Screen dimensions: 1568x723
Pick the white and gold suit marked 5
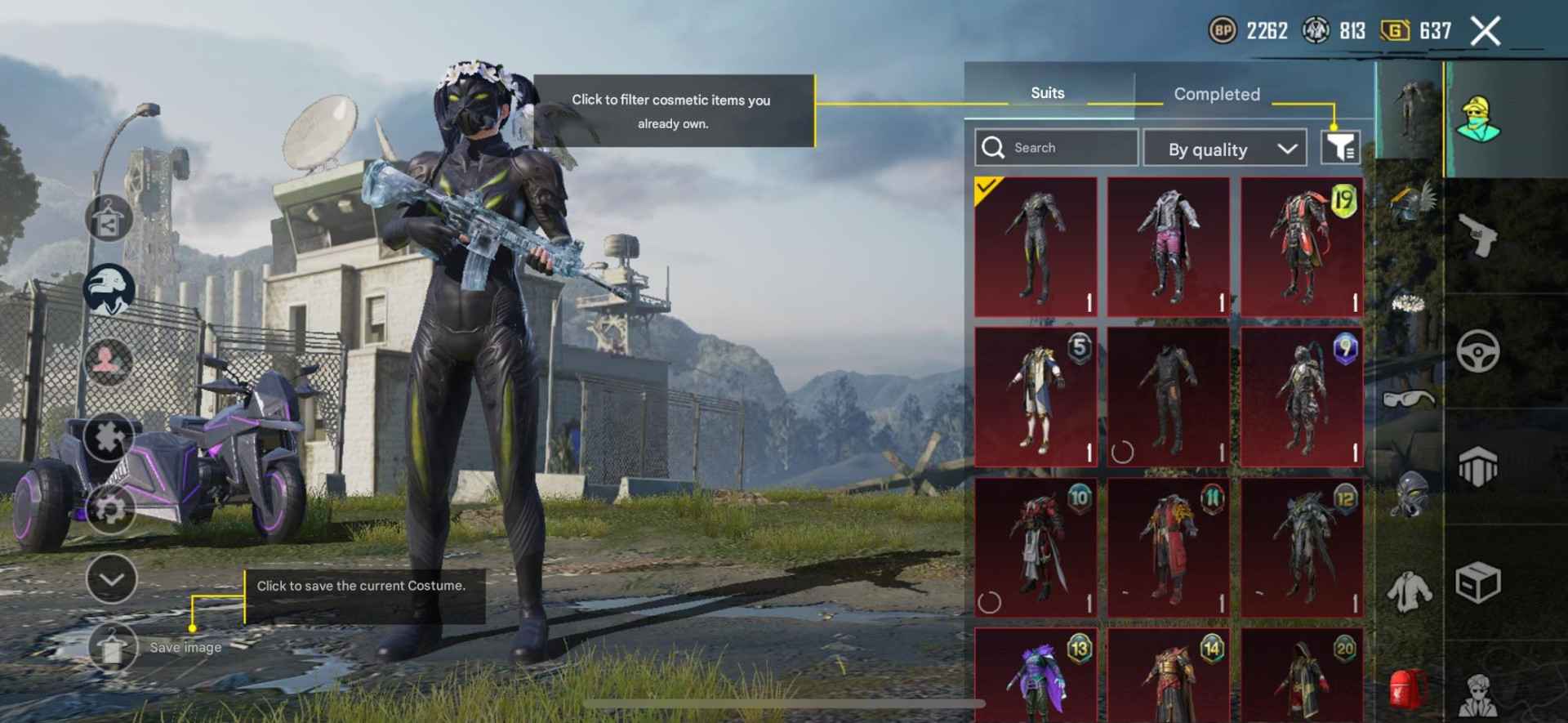pyautogui.click(x=1036, y=396)
